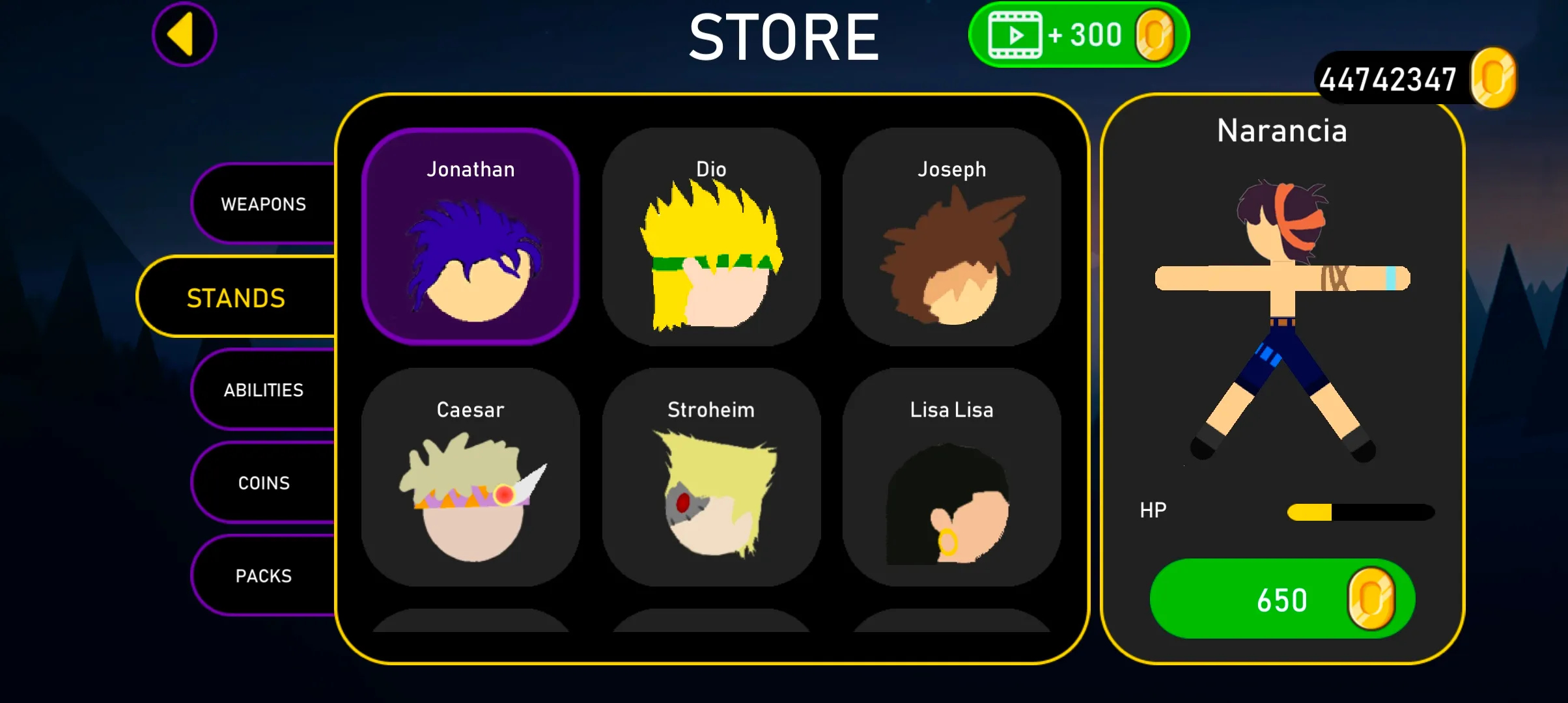Switch to the COINS section
Viewport: 1568px width, 703px height.
tap(263, 482)
